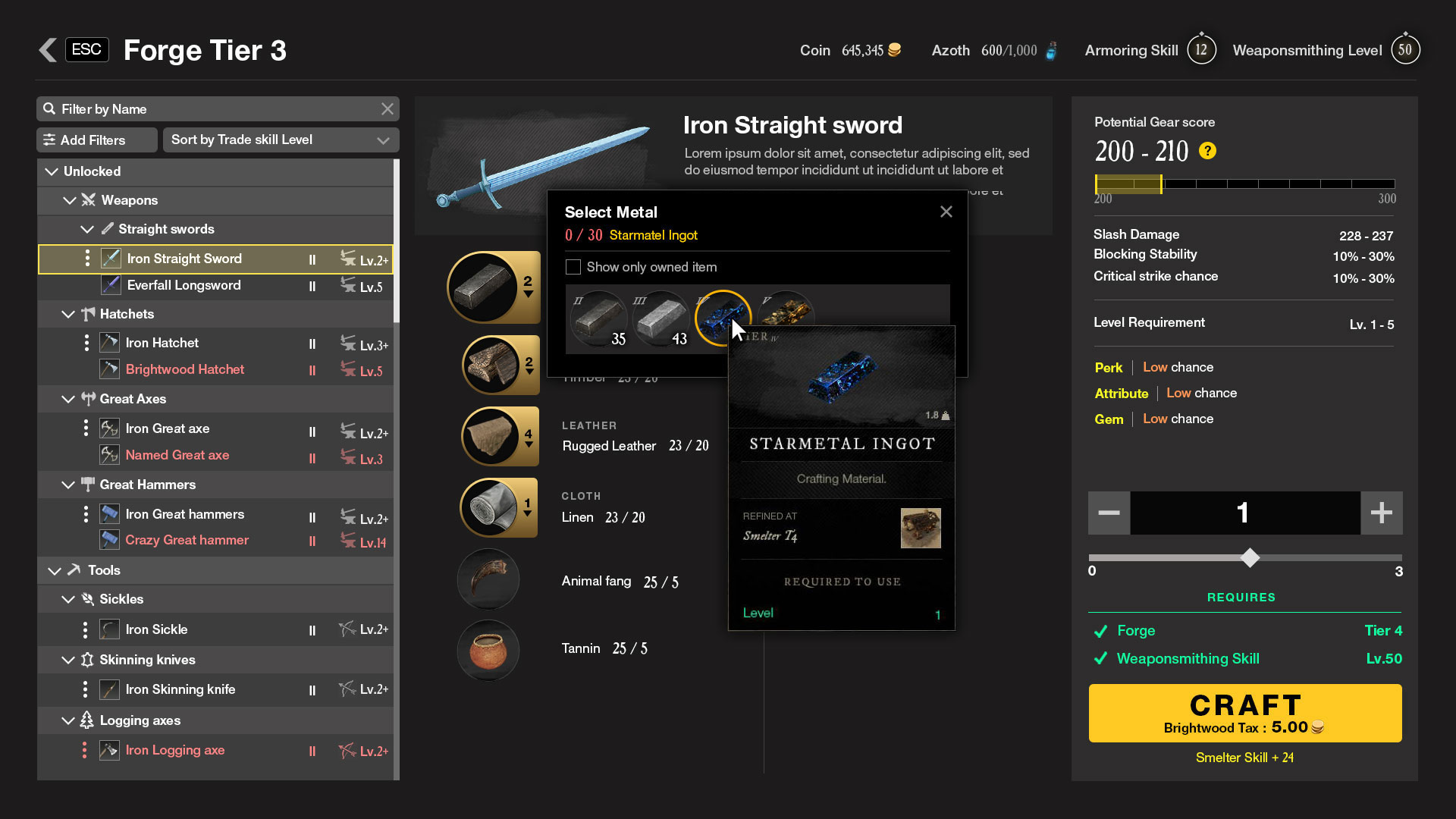Click the back arrow to leave Forge
This screenshot has width=1456, height=819.
pos(48,50)
